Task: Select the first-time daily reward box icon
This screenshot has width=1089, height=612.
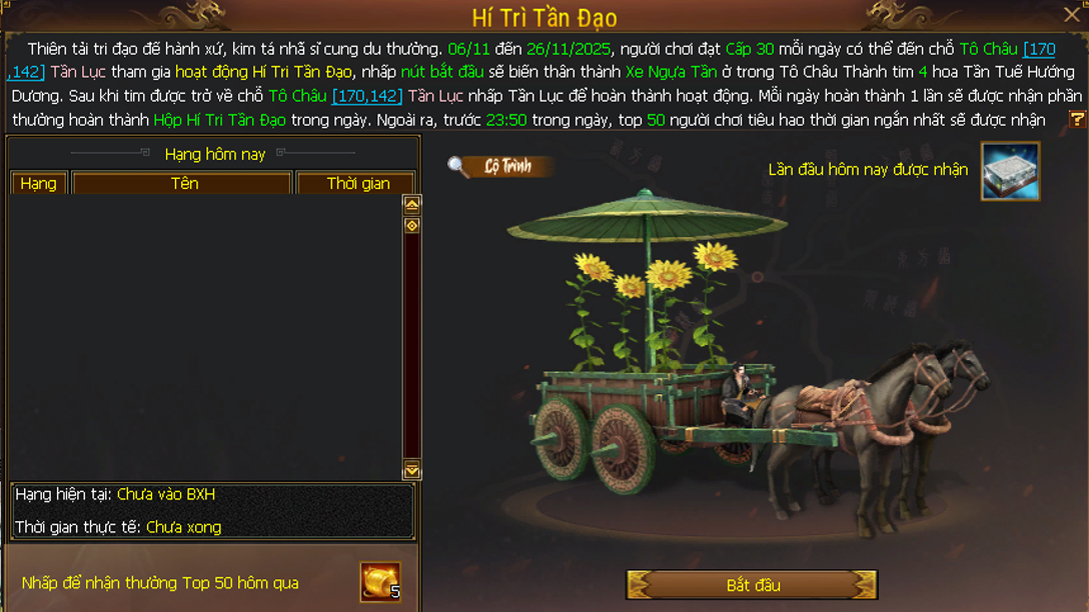Action: pos(1010,171)
